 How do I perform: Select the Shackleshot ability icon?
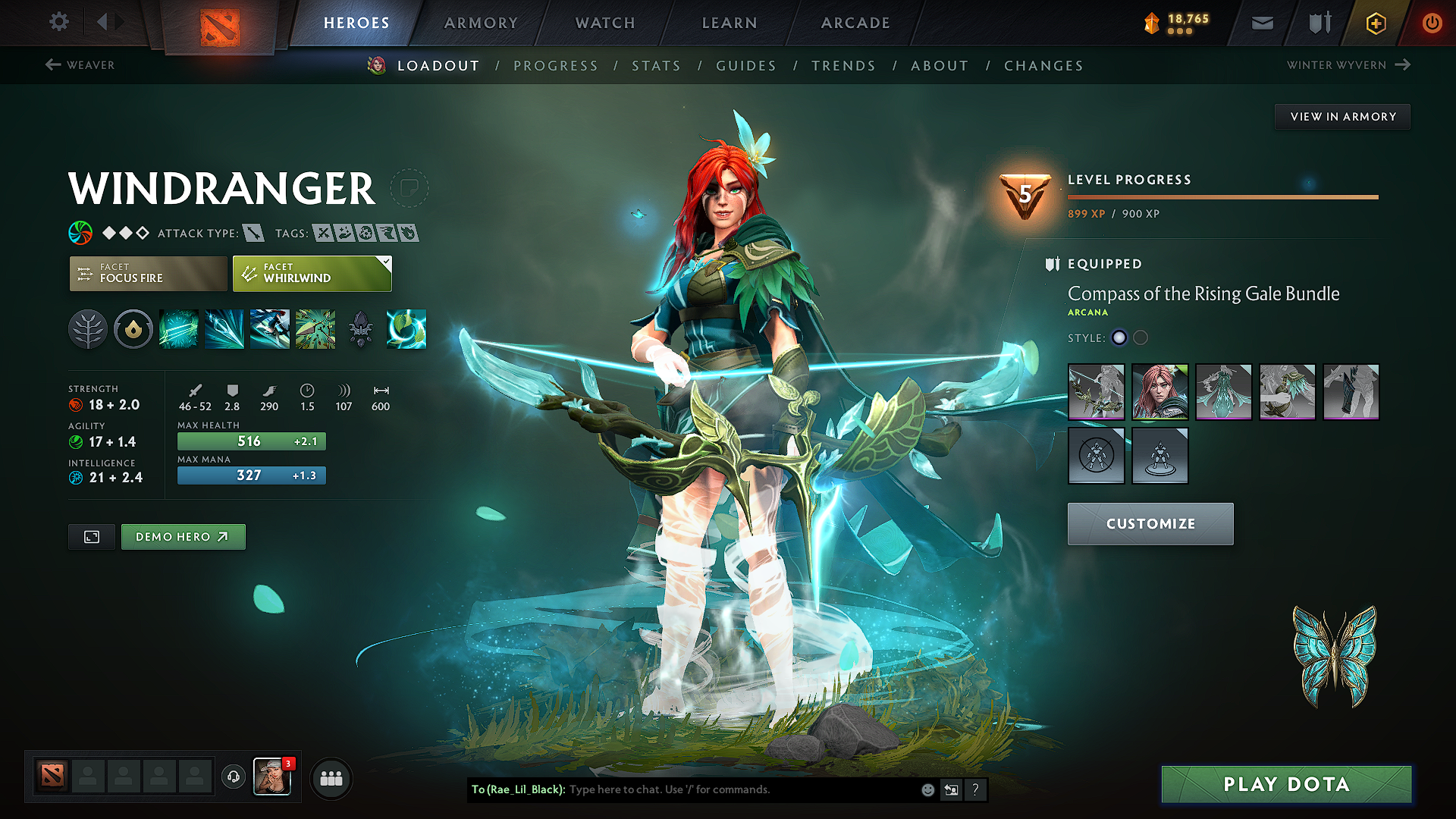coord(179,329)
